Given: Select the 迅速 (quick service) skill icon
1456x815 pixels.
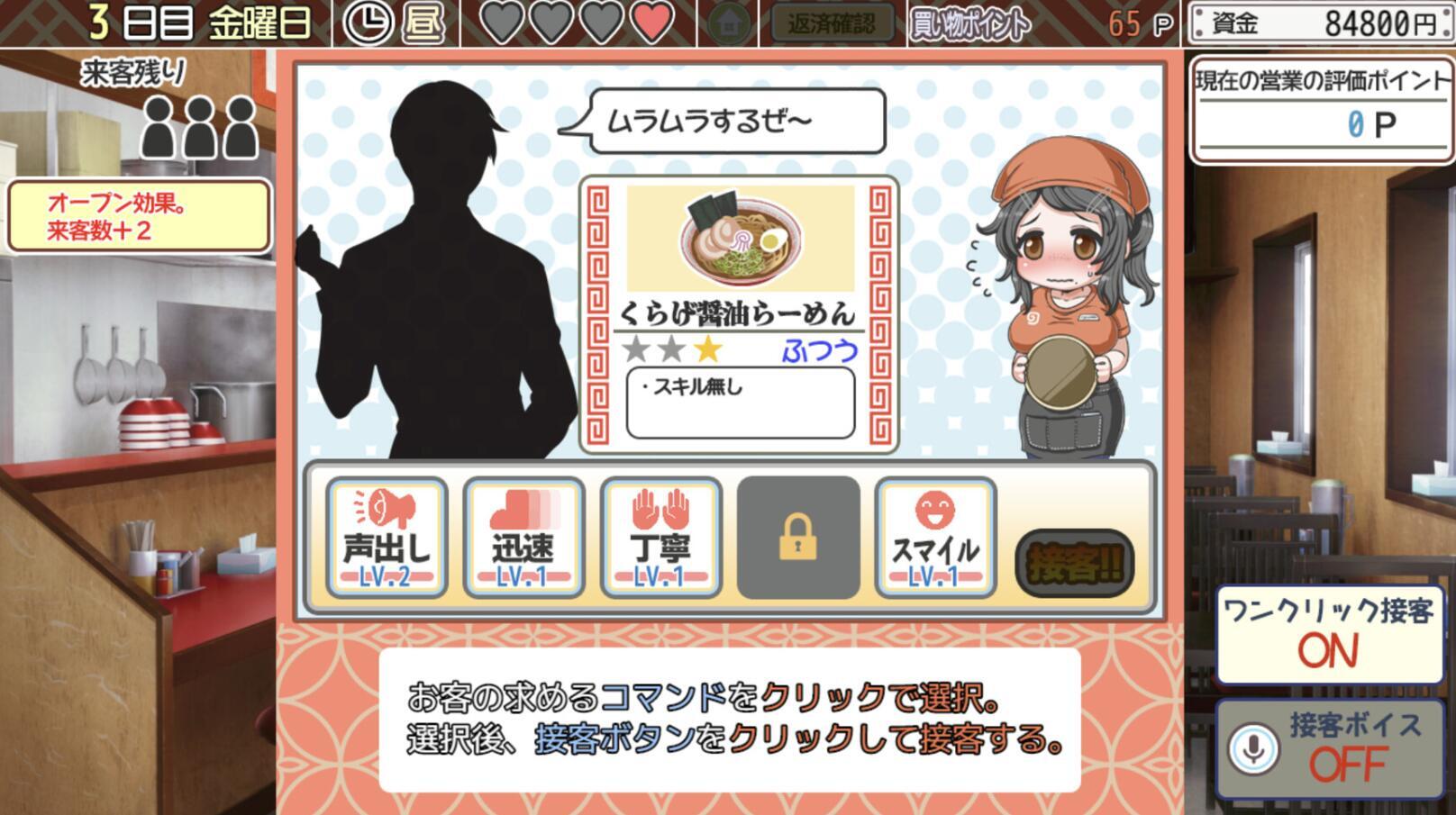Looking at the screenshot, I should coord(523,536).
